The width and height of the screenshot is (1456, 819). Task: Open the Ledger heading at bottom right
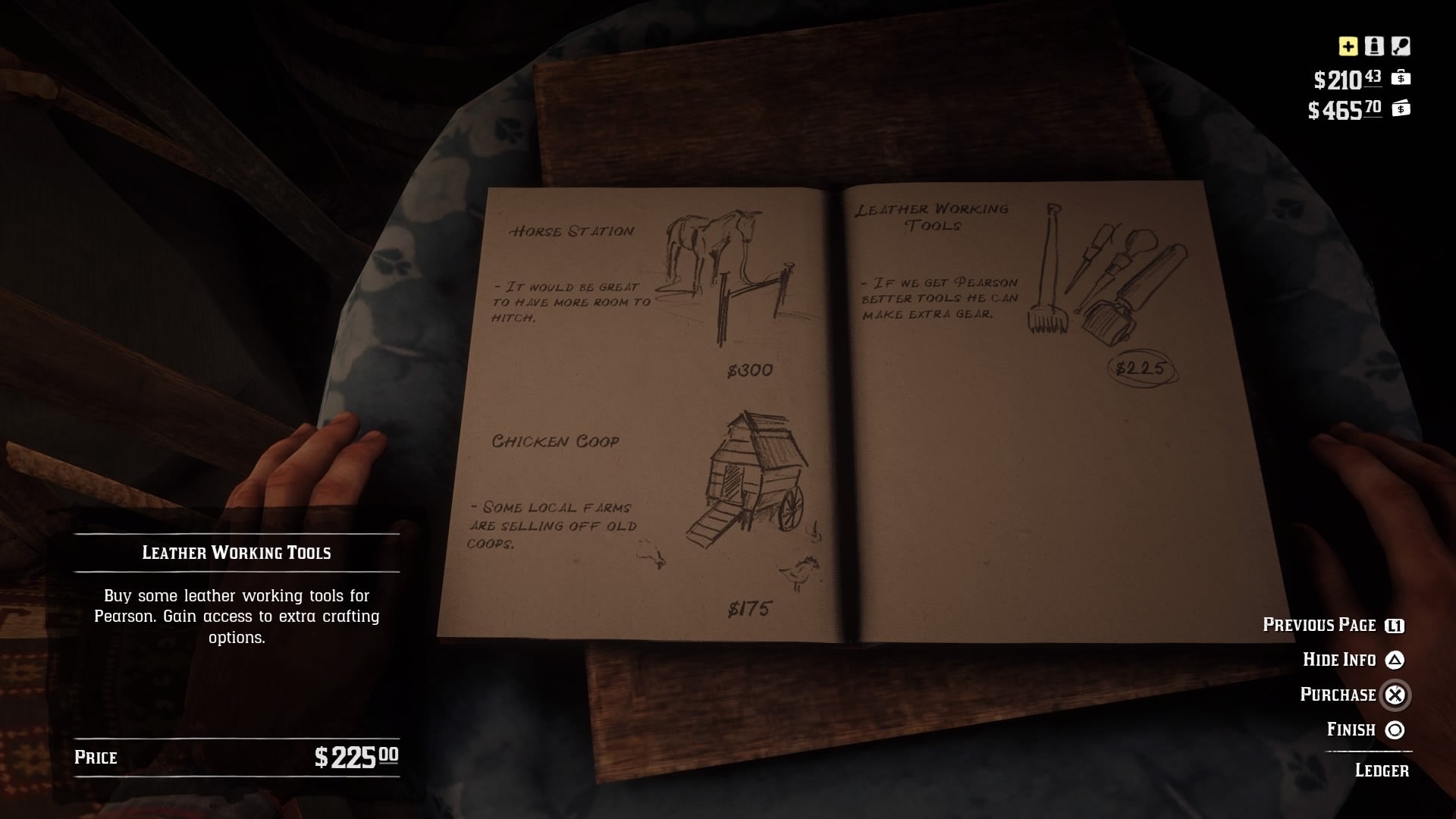click(x=1383, y=770)
